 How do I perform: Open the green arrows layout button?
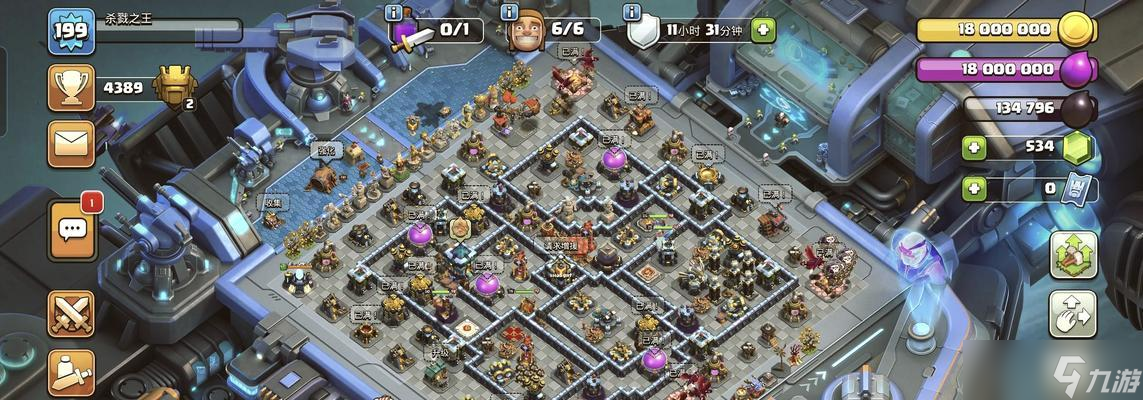tap(1073, 255)
